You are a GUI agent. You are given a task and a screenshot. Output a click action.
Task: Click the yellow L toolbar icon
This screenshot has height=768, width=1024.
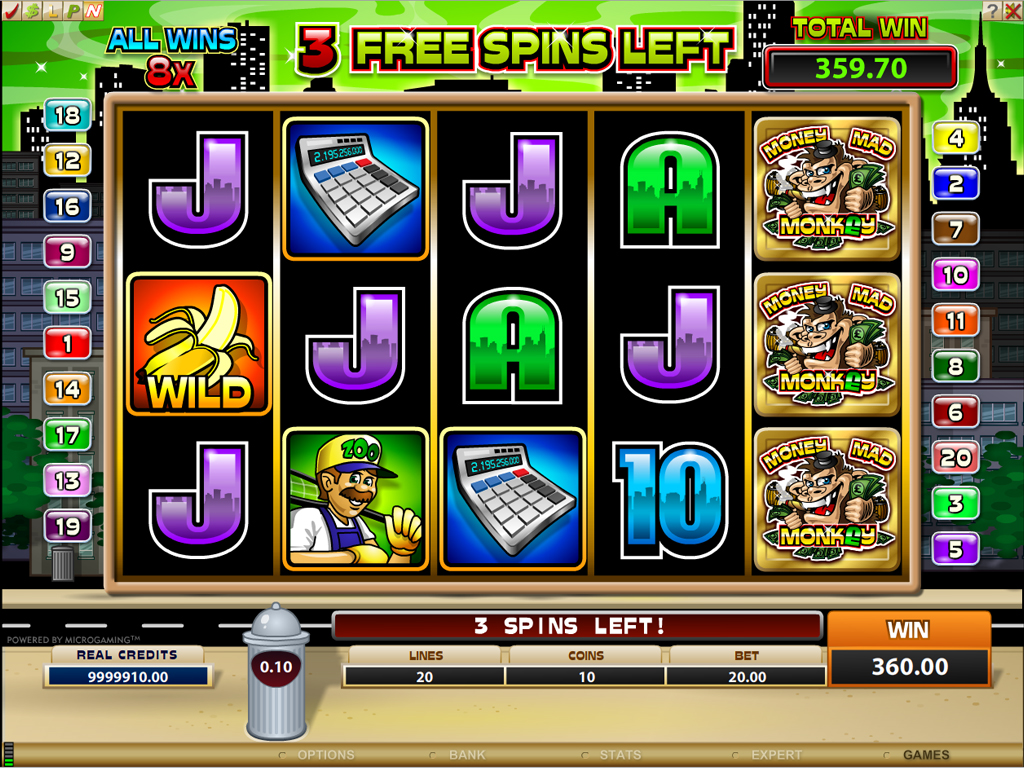52,10
